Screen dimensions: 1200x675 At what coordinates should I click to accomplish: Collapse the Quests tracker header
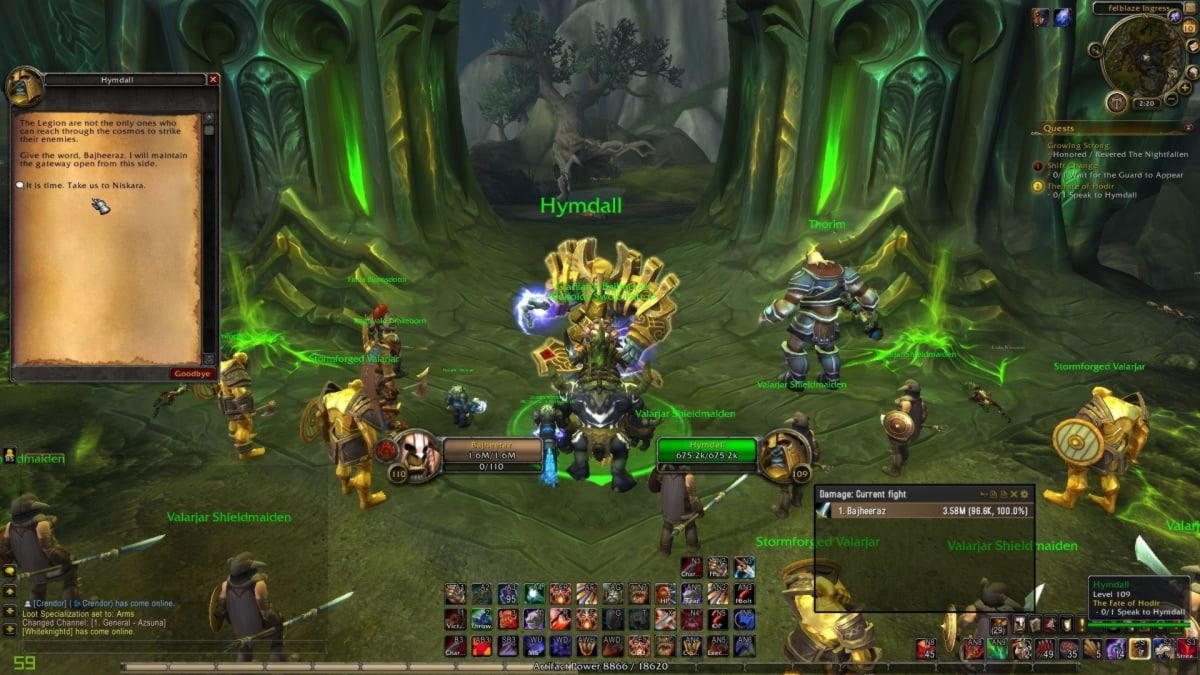1186,128
